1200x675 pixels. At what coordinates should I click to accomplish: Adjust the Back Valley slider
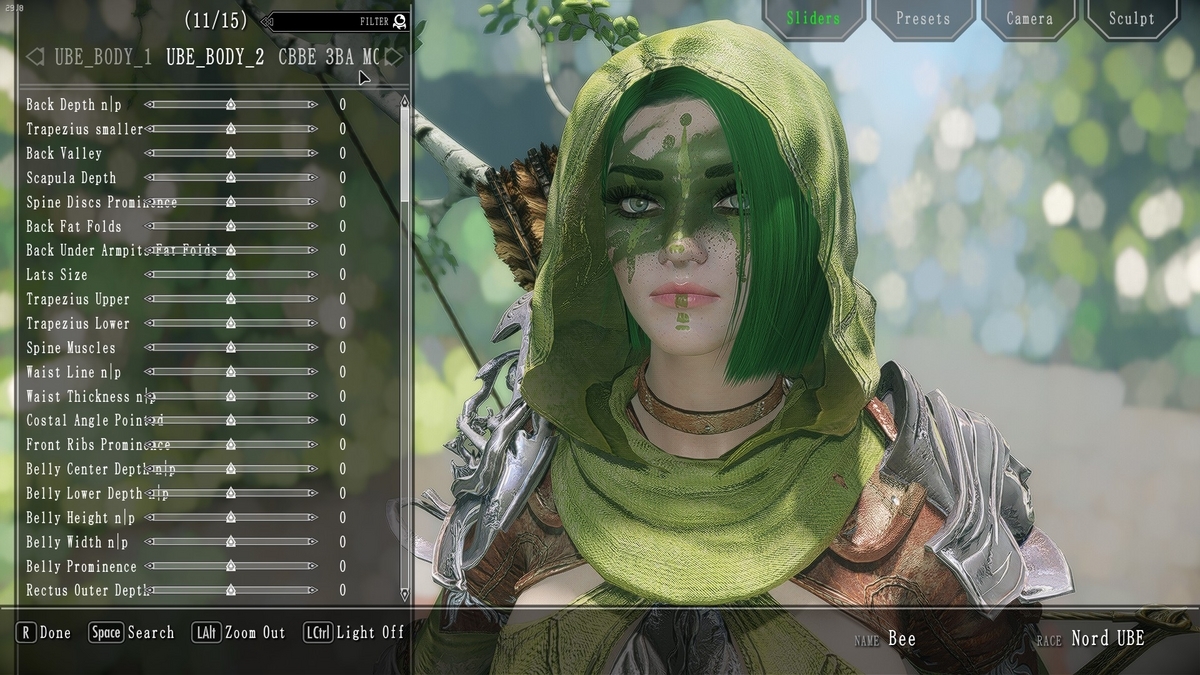(x=231, y=153)
